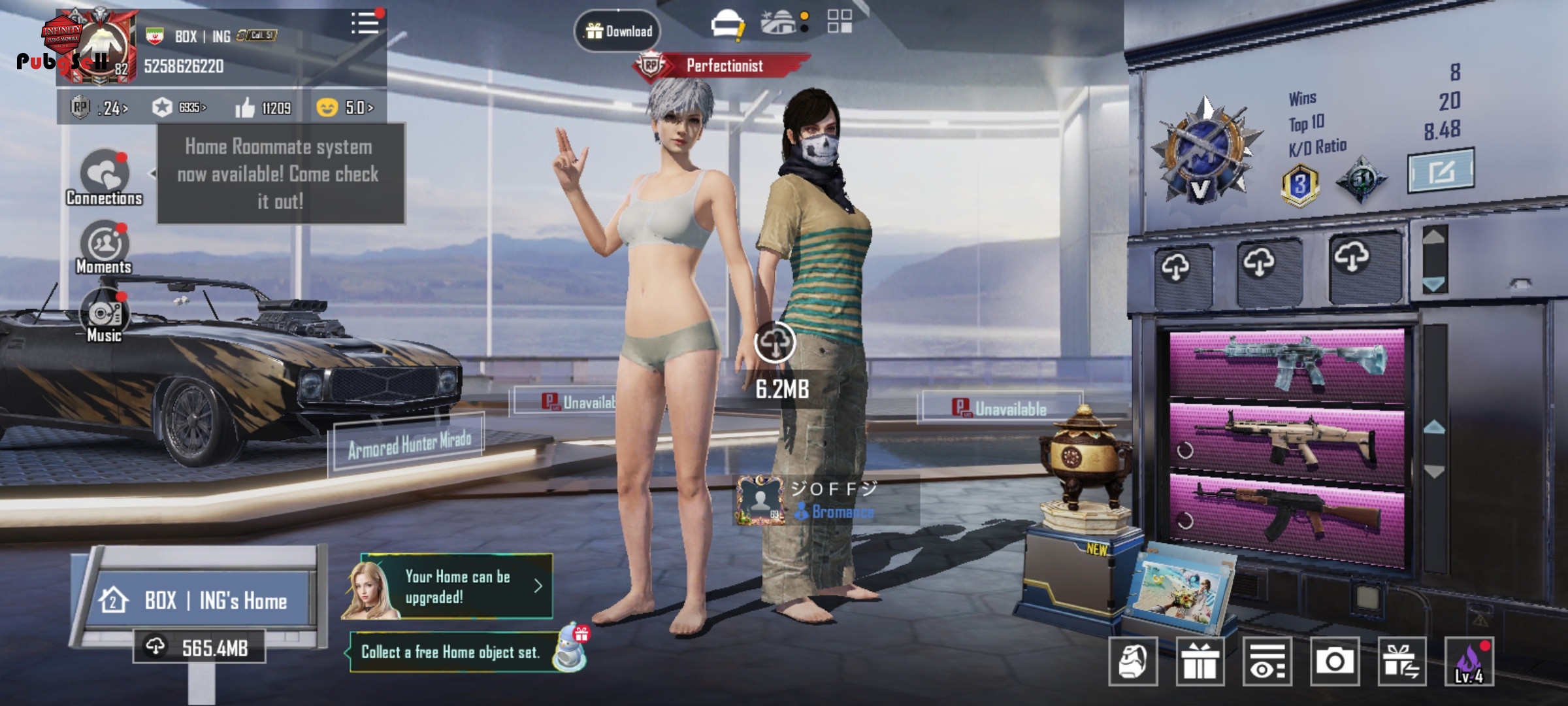
Task: Edit the stats card with pencil button
Action: pos(1441,171)
